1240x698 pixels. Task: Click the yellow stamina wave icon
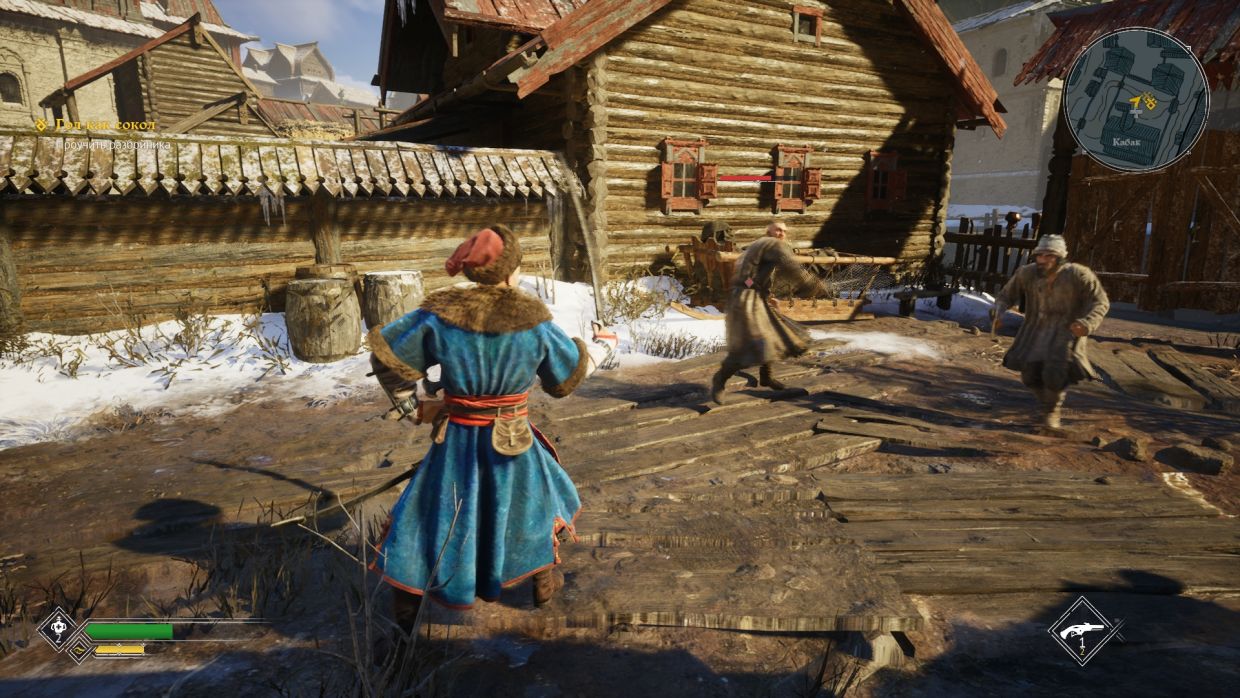pyautogui.click(x=76, y=650)
